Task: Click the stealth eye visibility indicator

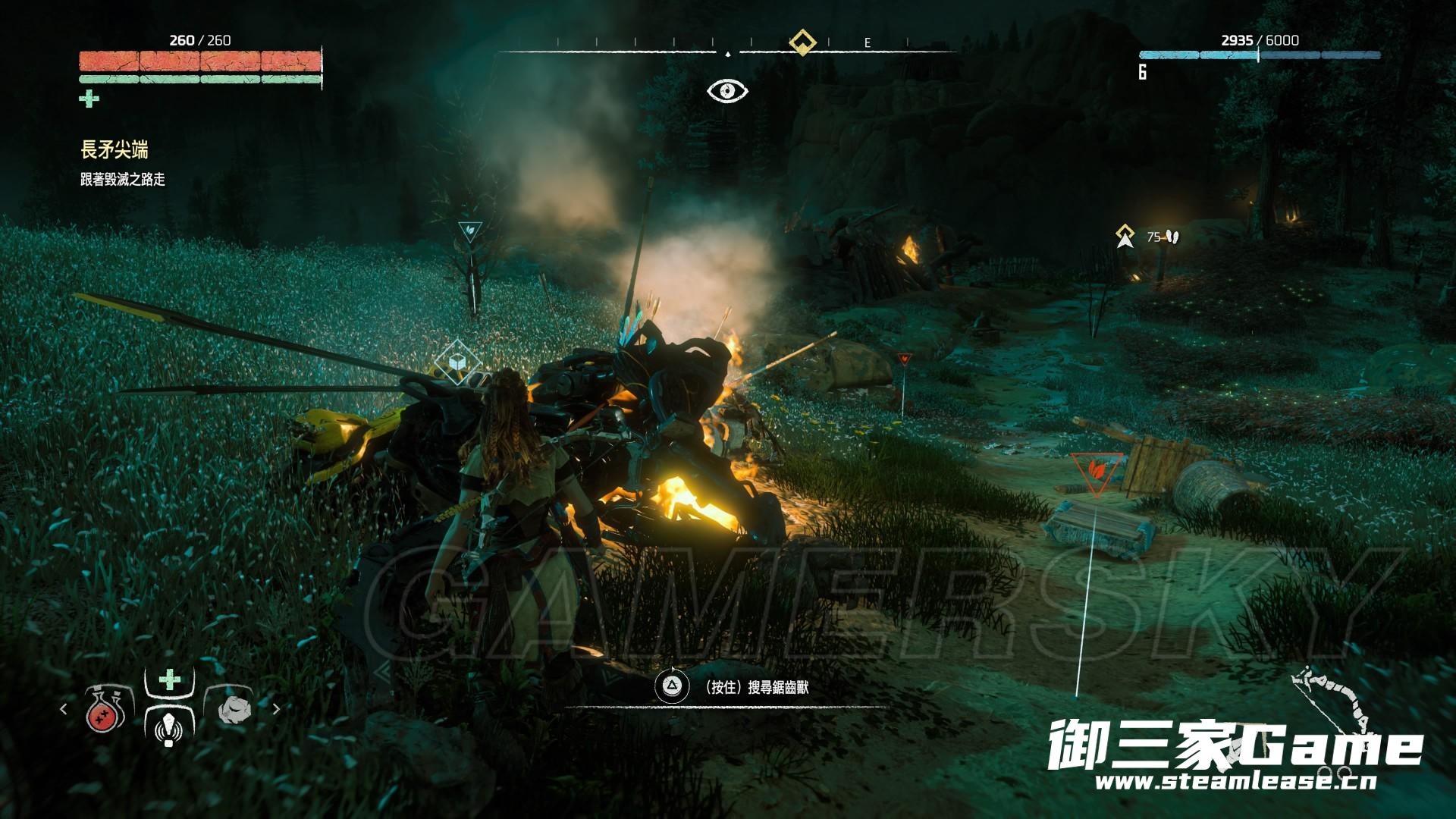Action: 727,91
